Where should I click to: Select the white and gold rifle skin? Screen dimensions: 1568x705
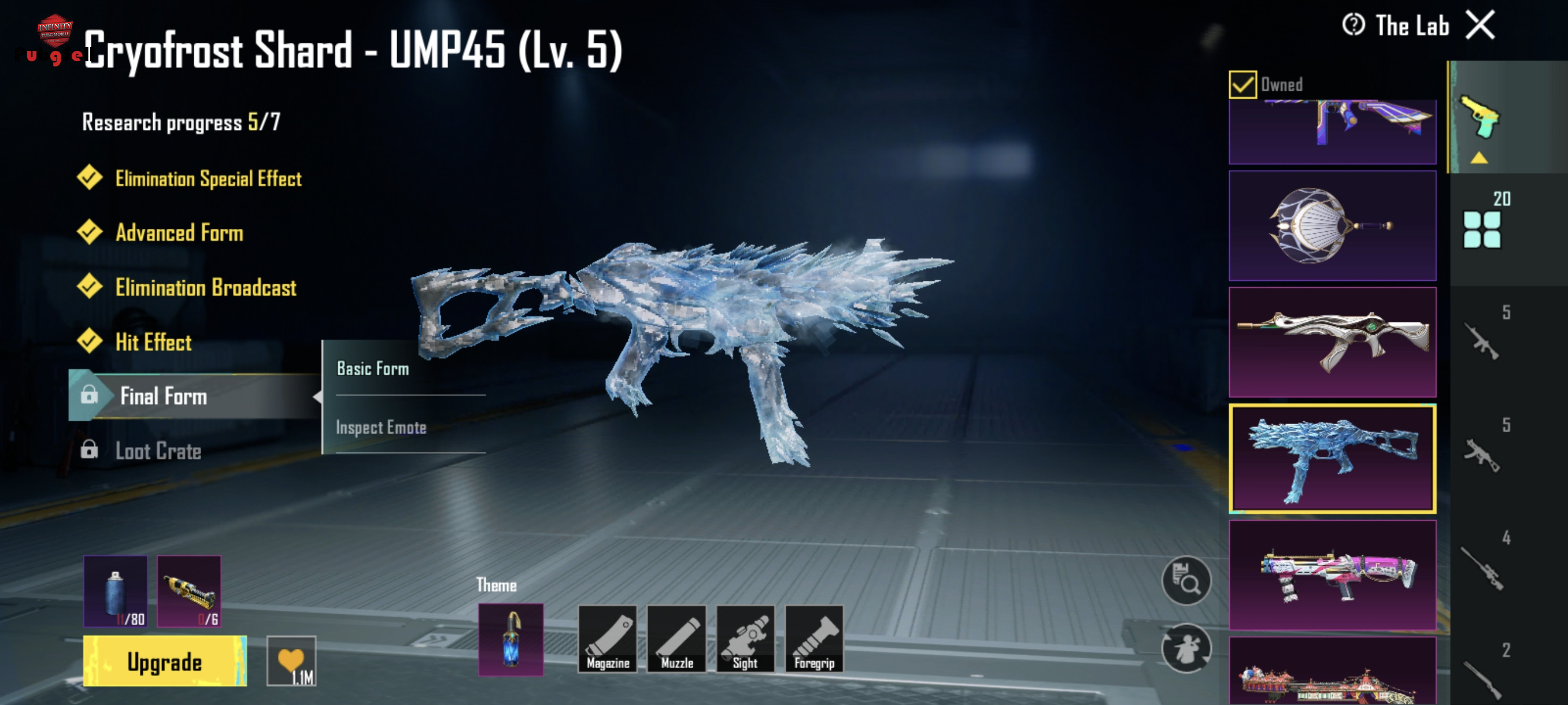pos(1332,342)
